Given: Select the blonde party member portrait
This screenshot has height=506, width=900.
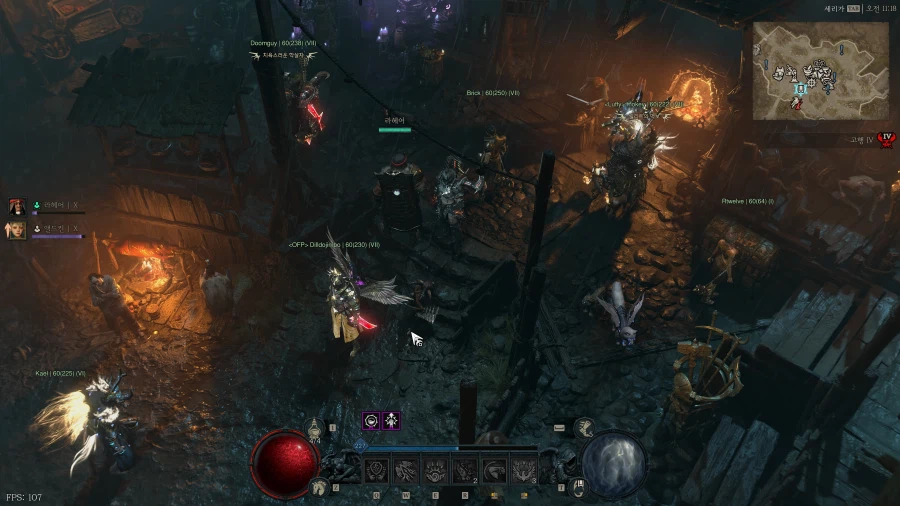Looking at the screenshot, I should tap(17, 230).
